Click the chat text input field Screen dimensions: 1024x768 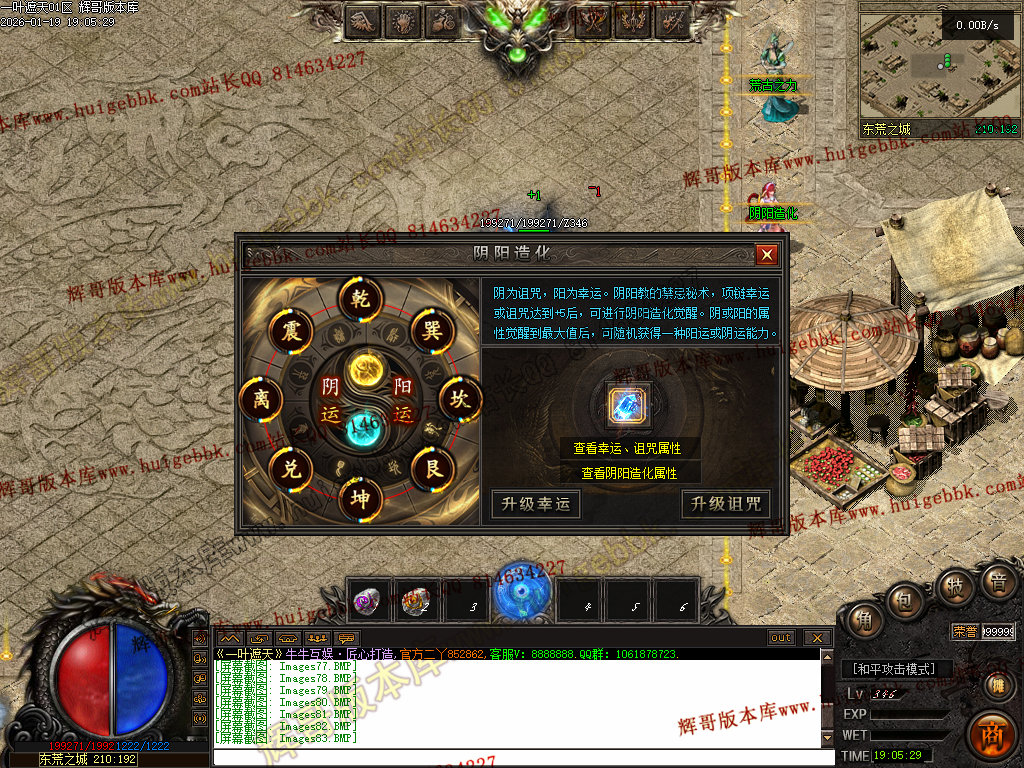click(520, 757)
